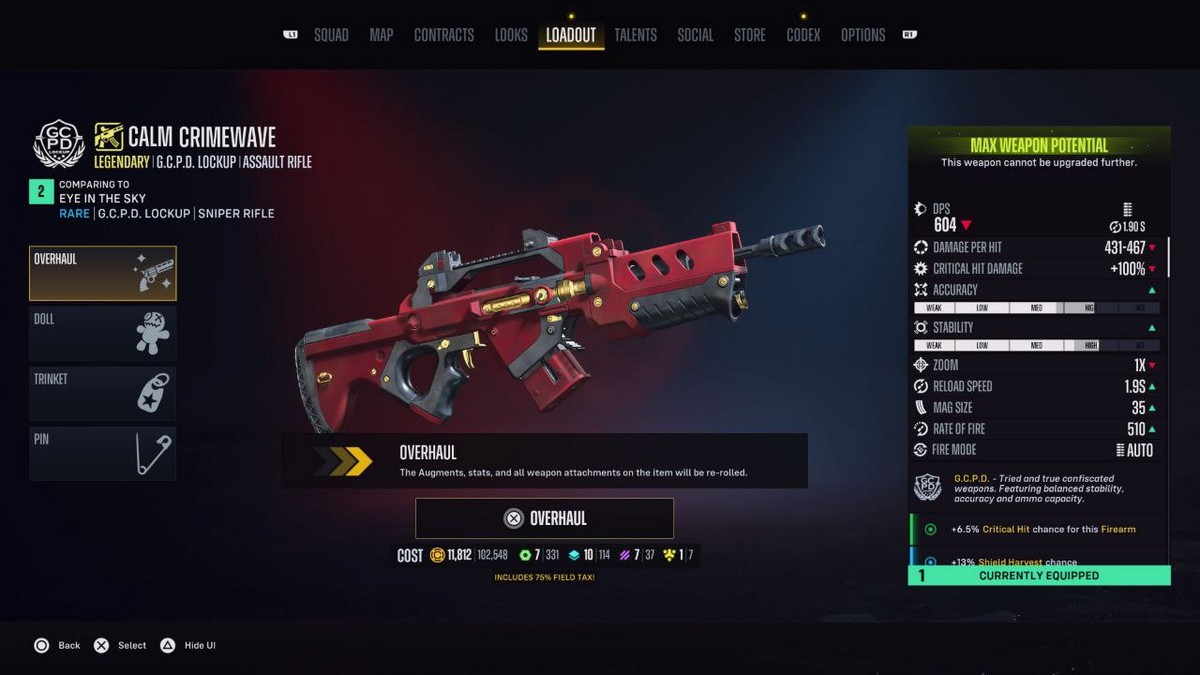Choose the Doll customization slot
1200x675 pixels.
pos(103,333)
